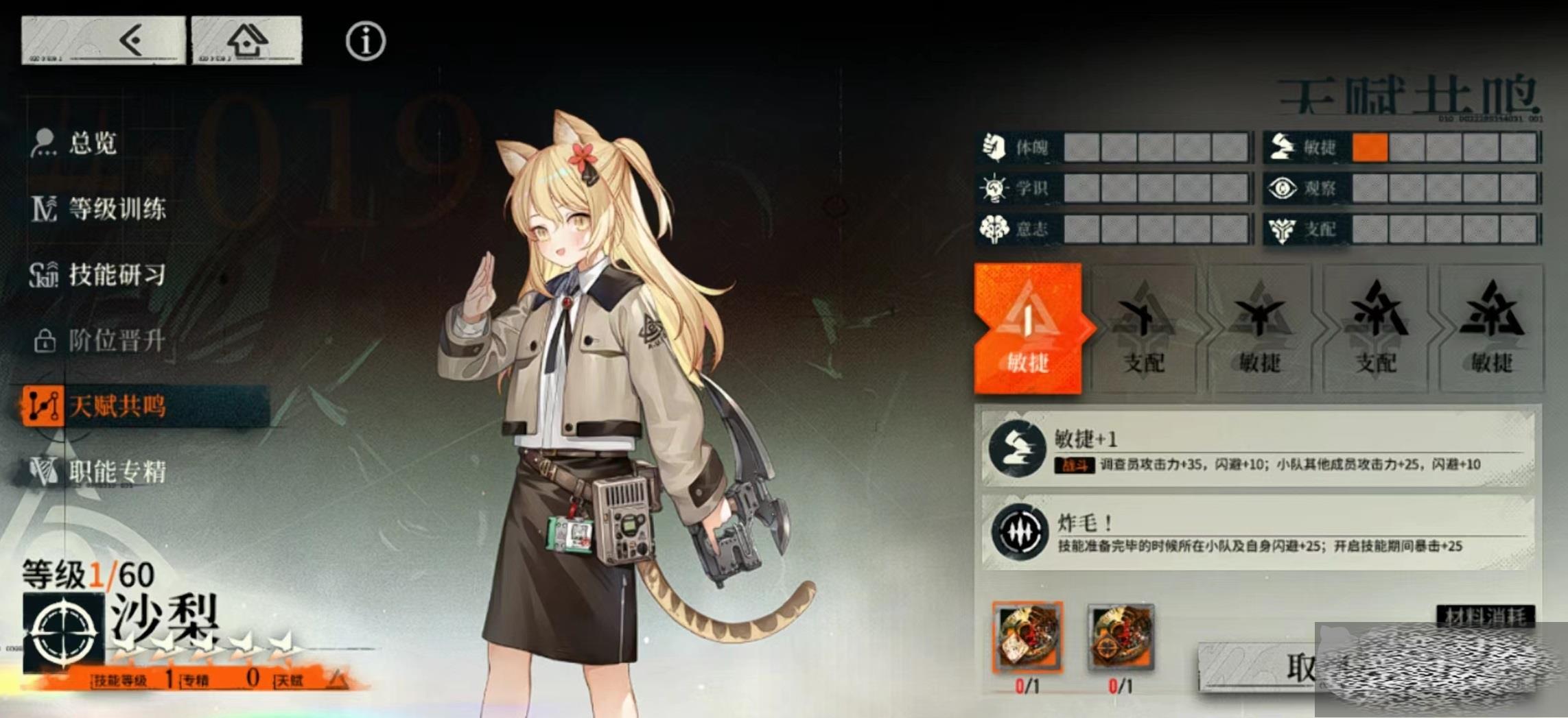The image size is (1568, 718).
Task: Click the 炸毛！ talent description row
Action: pos(1259,532)
